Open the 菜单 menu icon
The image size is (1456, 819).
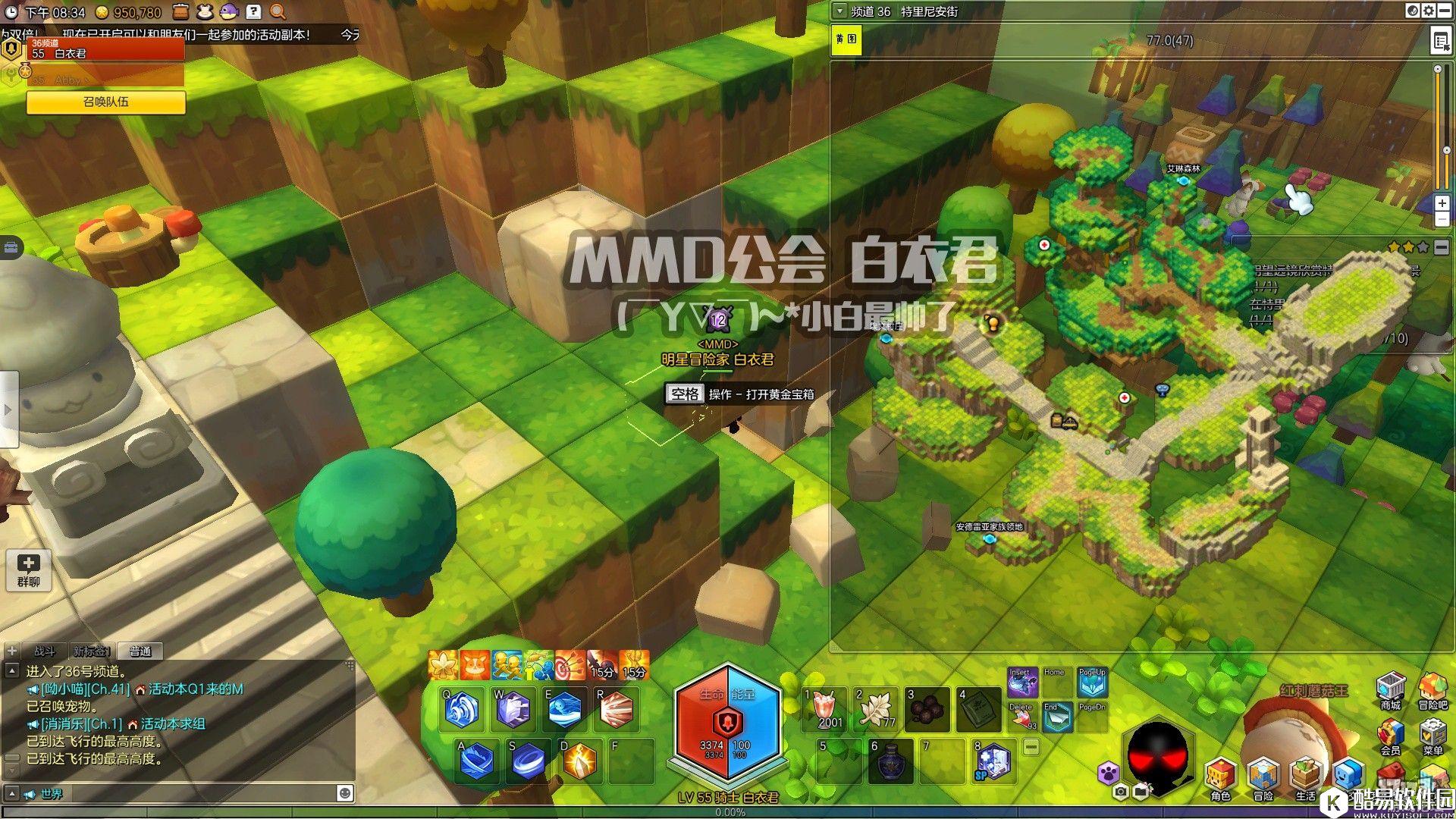1432,735
